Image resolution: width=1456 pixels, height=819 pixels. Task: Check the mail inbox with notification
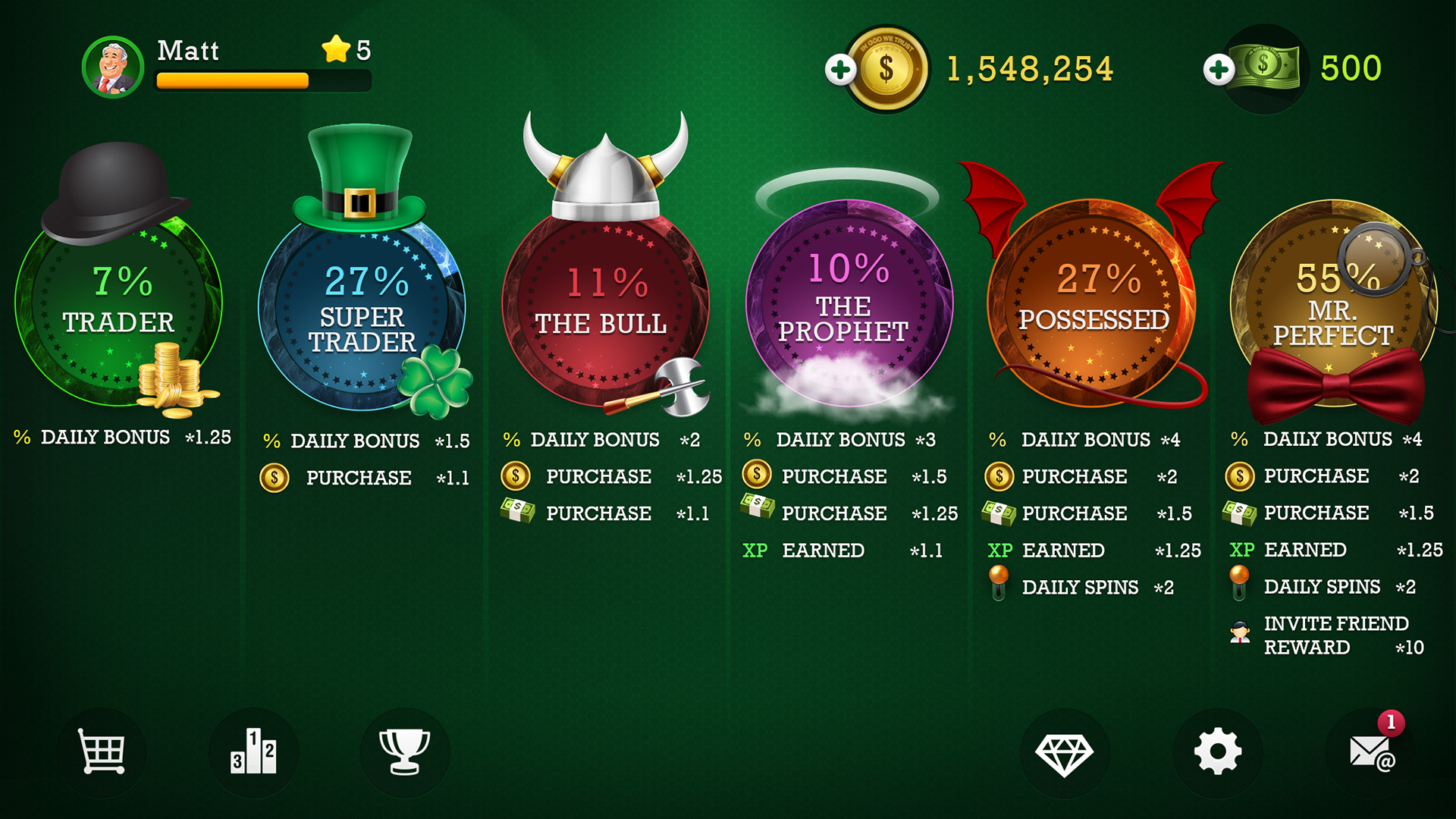[x=1371, y=752]
